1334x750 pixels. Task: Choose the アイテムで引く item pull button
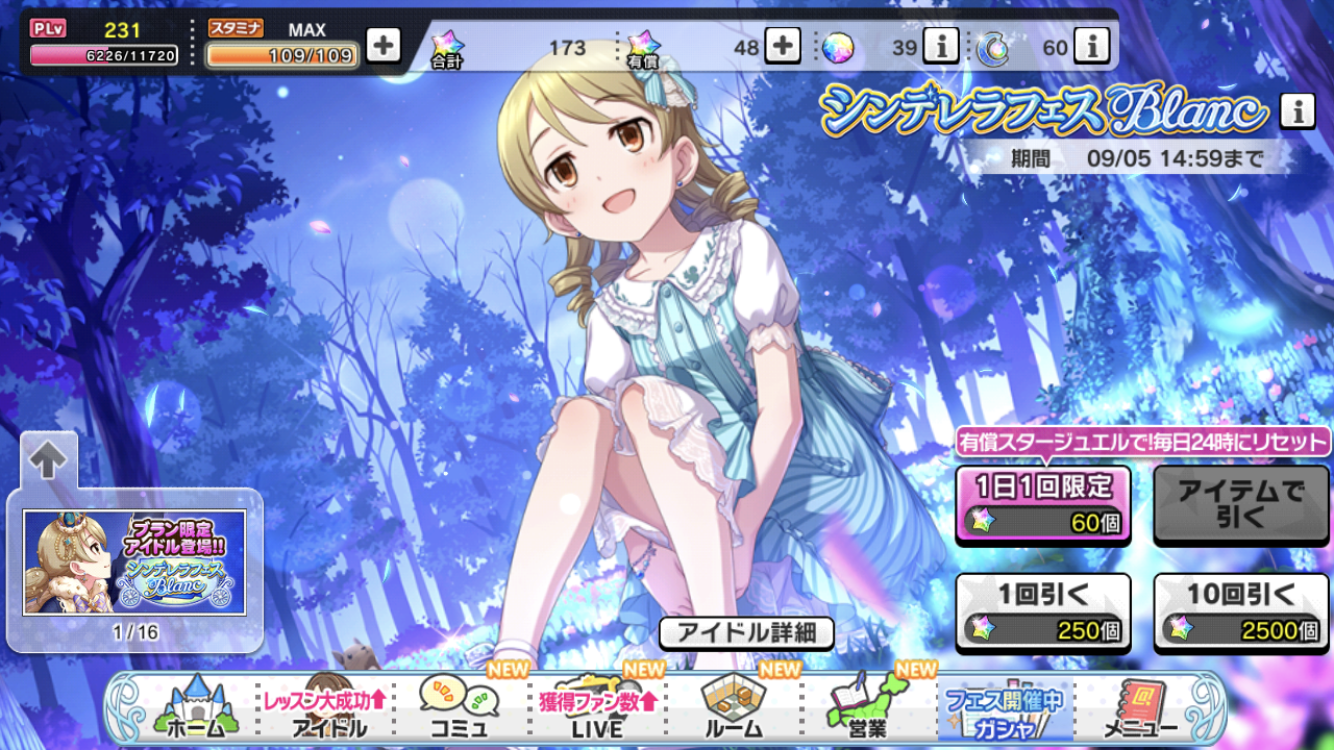click(x=1242, y=505)
